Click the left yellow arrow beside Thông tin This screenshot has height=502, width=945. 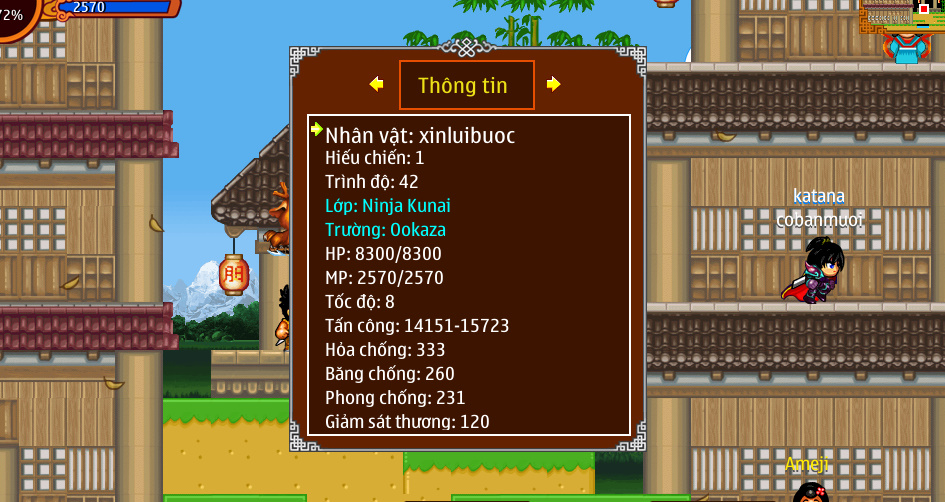pyautogui.click(x=376, y=84)
